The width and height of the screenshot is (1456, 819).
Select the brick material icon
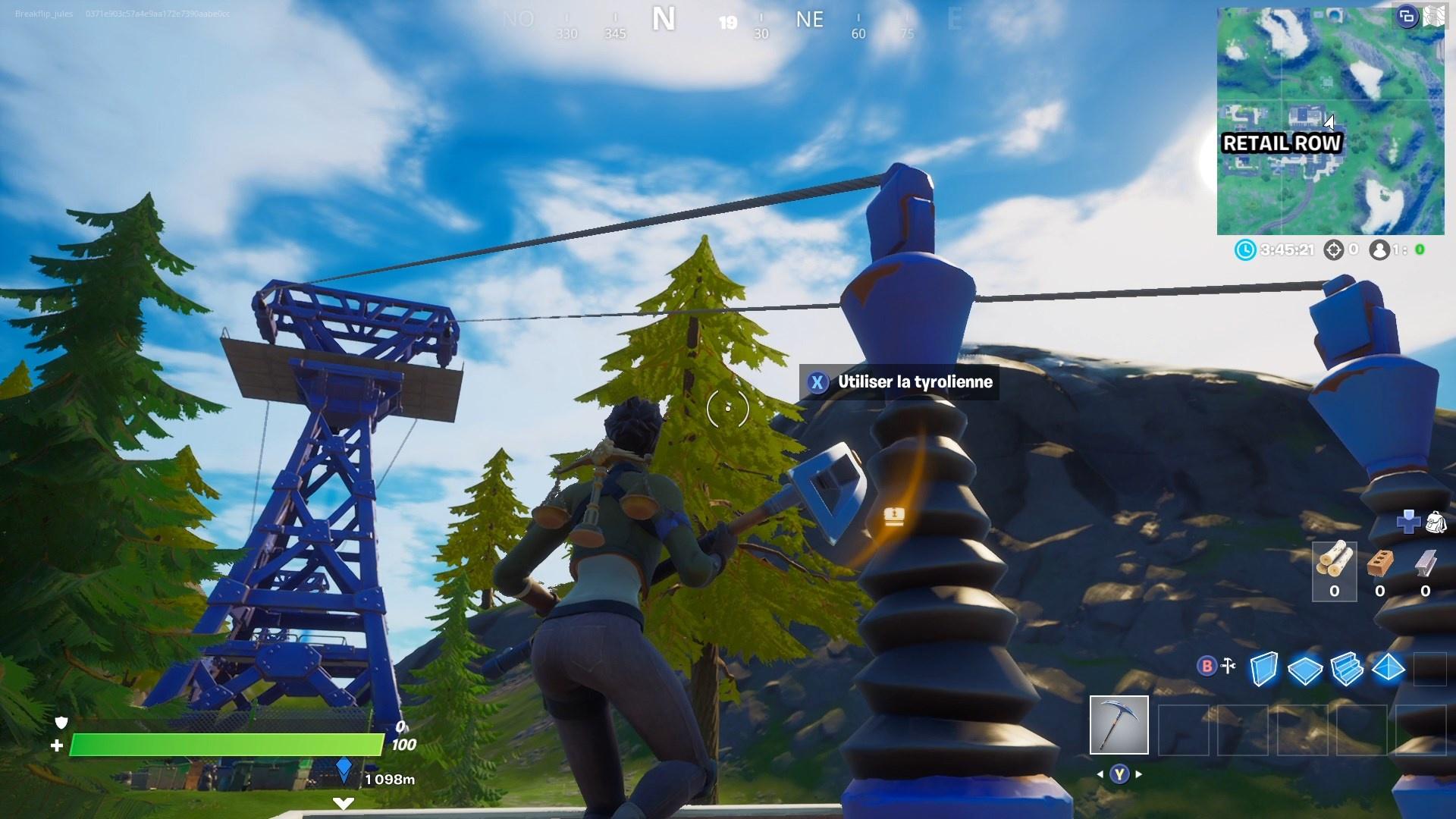click(1379, 563)
